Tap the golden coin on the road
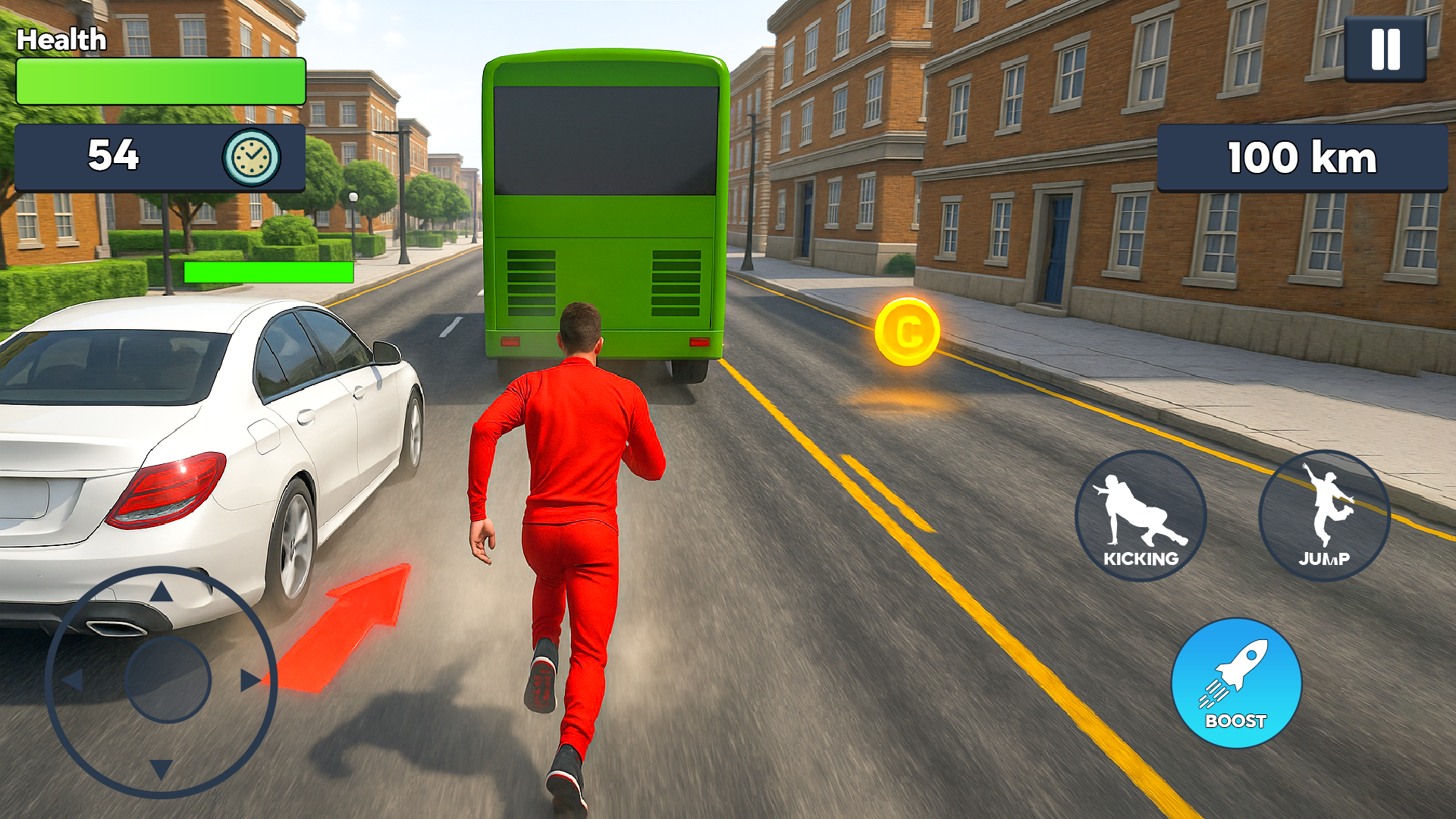The height and width of the screenshot is (819, 1456). [908, 329]
